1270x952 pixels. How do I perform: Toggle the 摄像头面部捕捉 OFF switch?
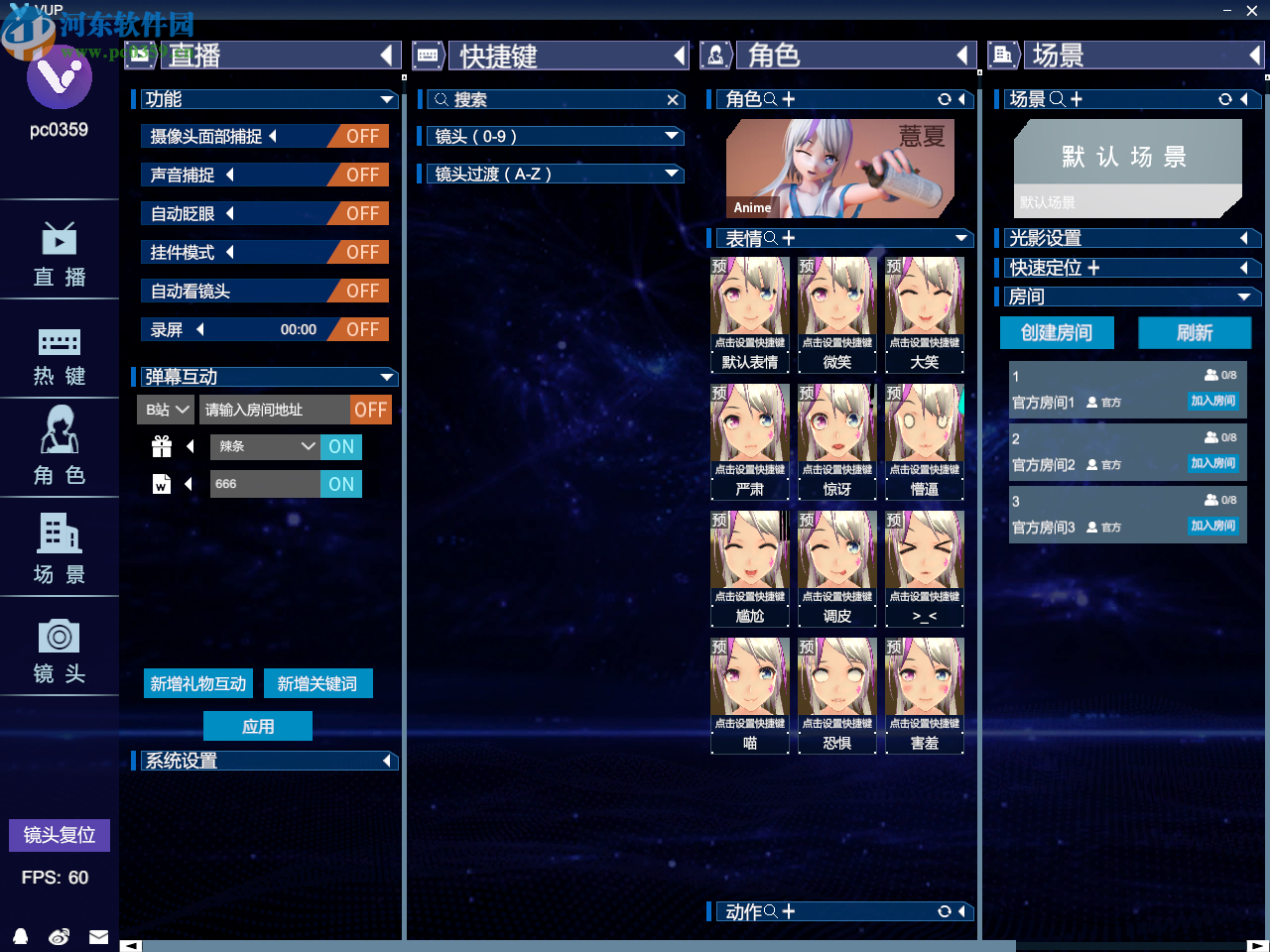pyautogui.click(x=361, y=136)
